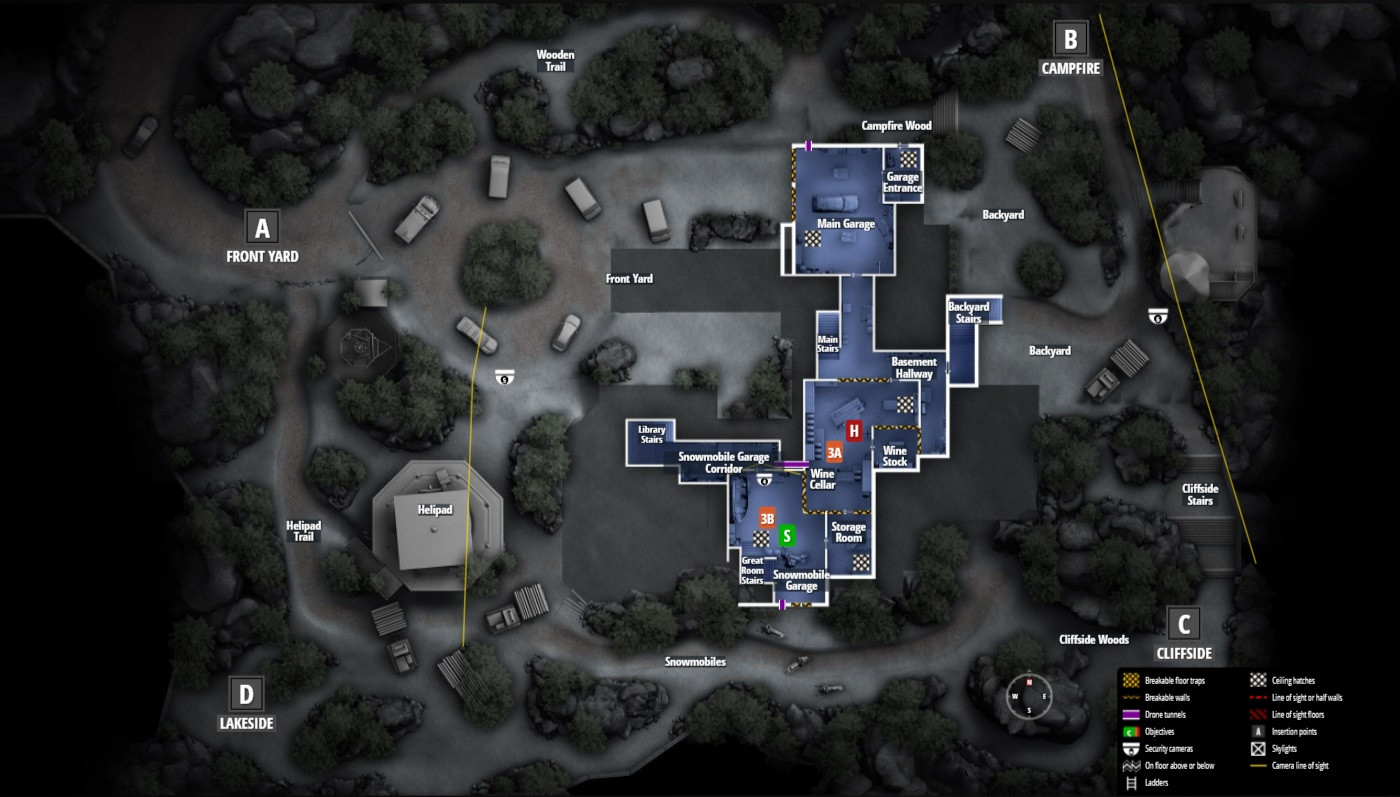Select insertion point A Front Yard
Image resolution: width=1400 pixels, height=797 pixels.
tap(262, 228)
